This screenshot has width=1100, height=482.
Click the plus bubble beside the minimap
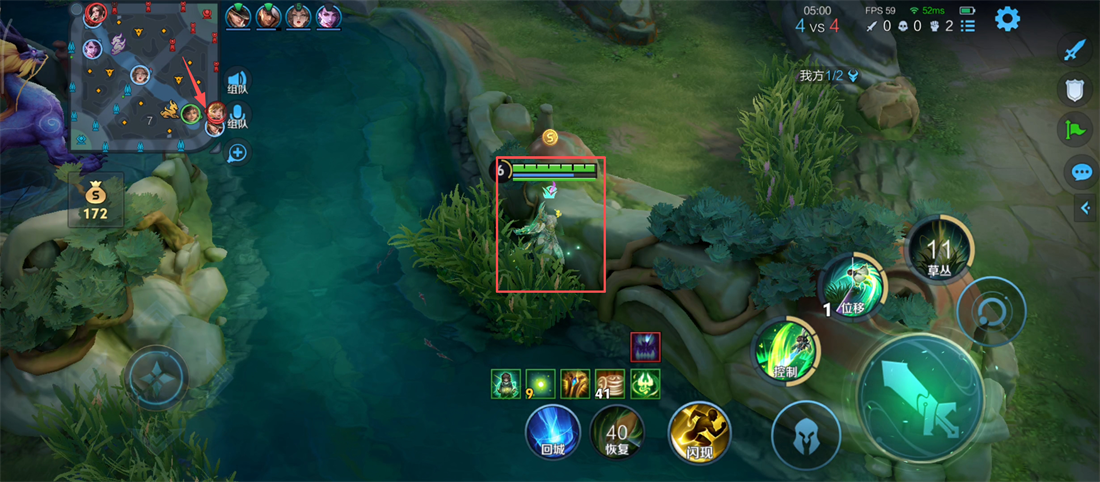point(237,153)
